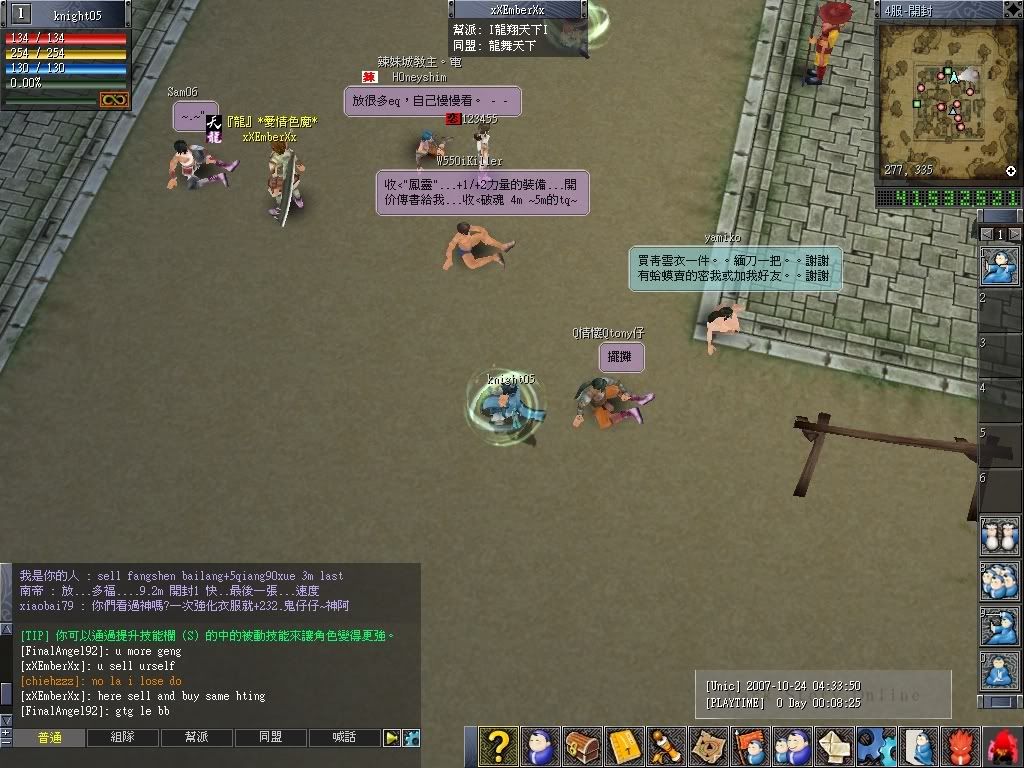Screen dimensions: 1024x768
Task: Open the blue gears system settings icon
Action: point(877,747)
